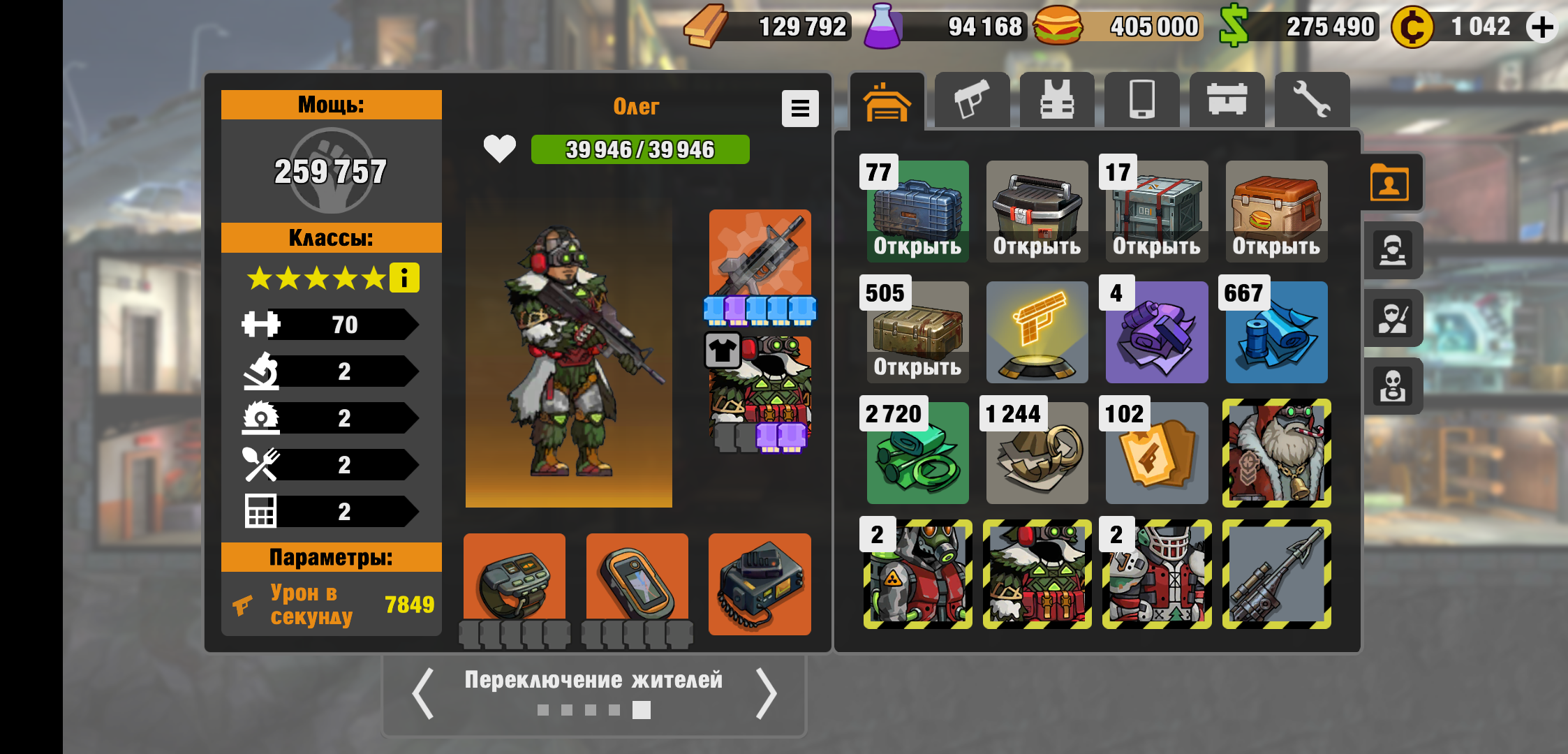Open the blue crate with 77 count
1568x754 pixels.
coord(917,212)
